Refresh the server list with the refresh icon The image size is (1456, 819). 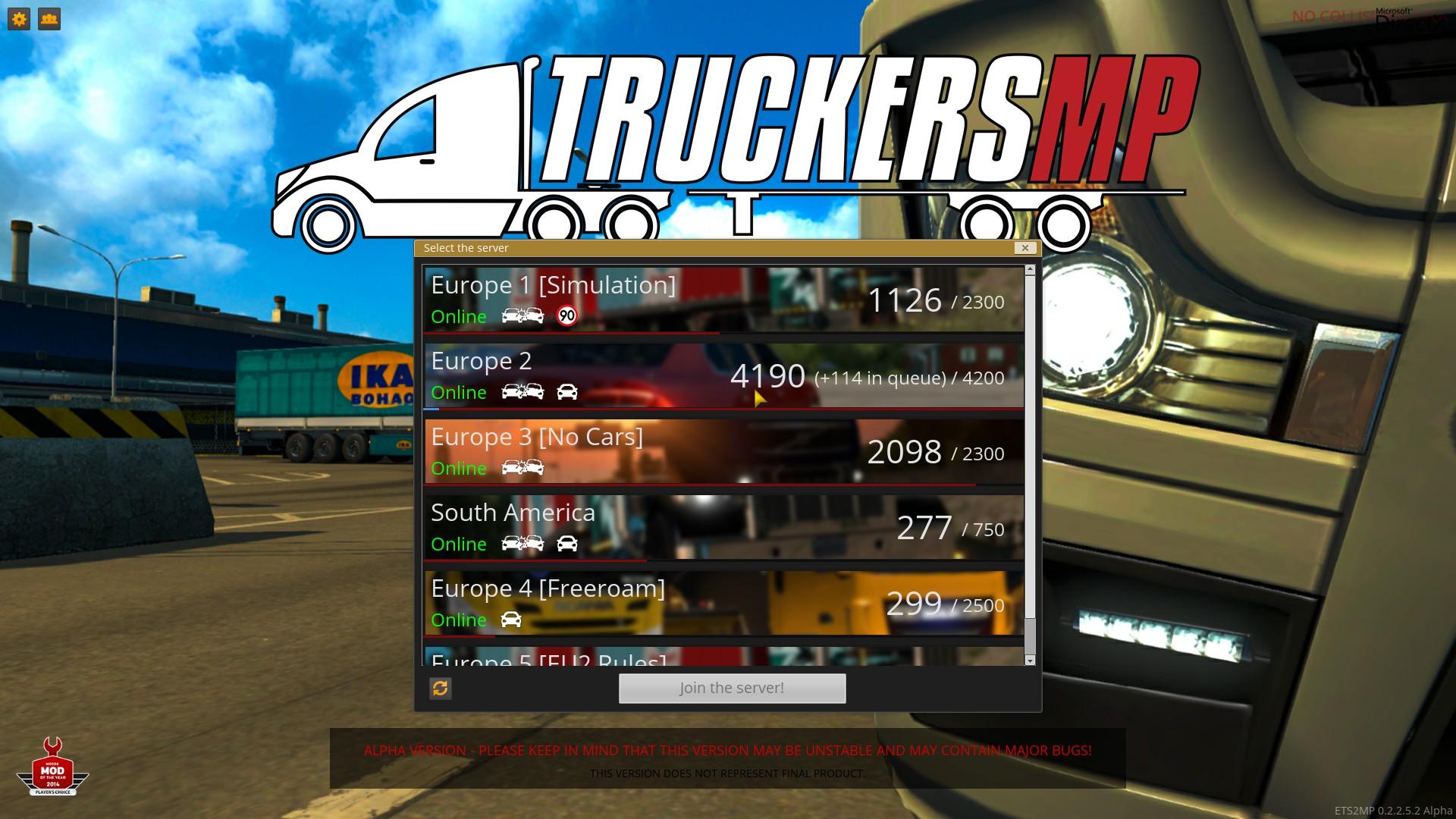click(x=441, y=689)
